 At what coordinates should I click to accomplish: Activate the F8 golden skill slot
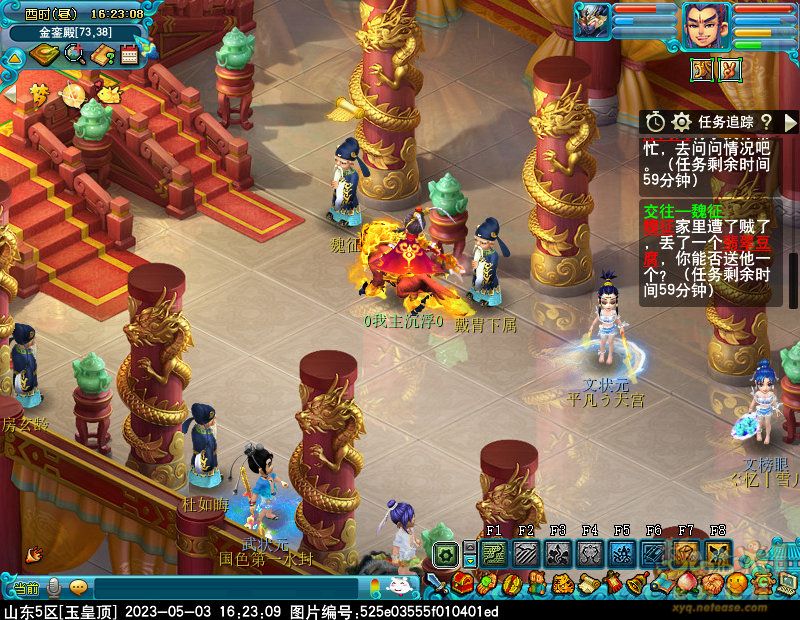click(717, 553)
